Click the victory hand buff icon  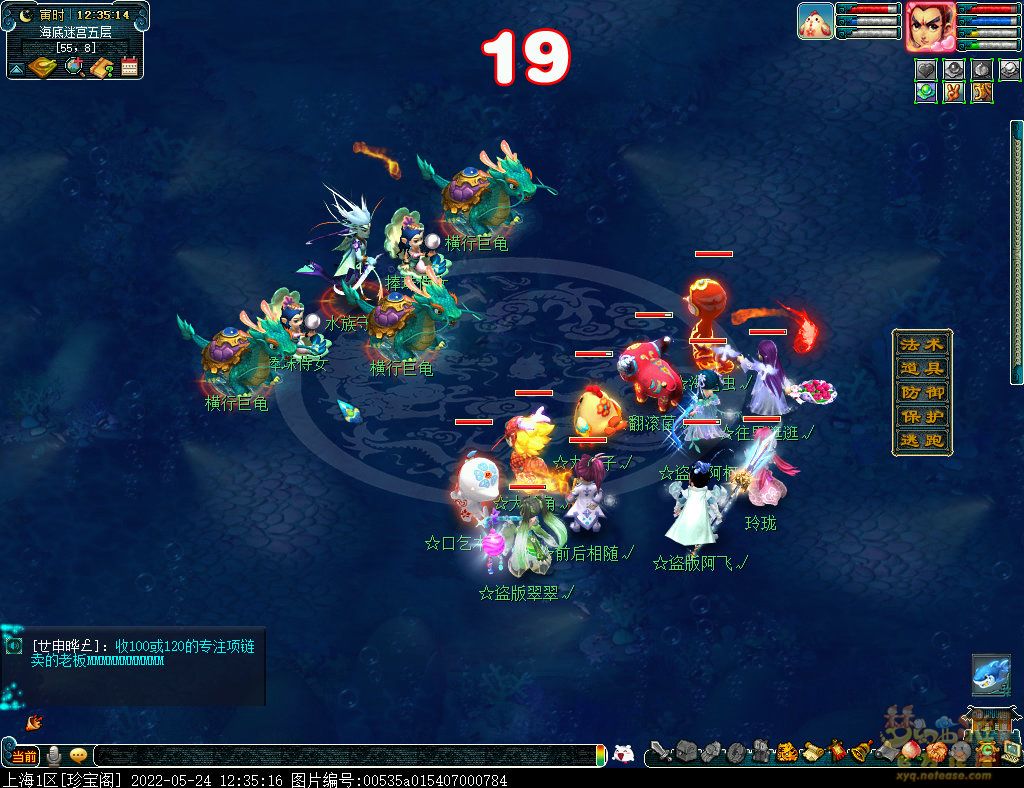point(953,92)
